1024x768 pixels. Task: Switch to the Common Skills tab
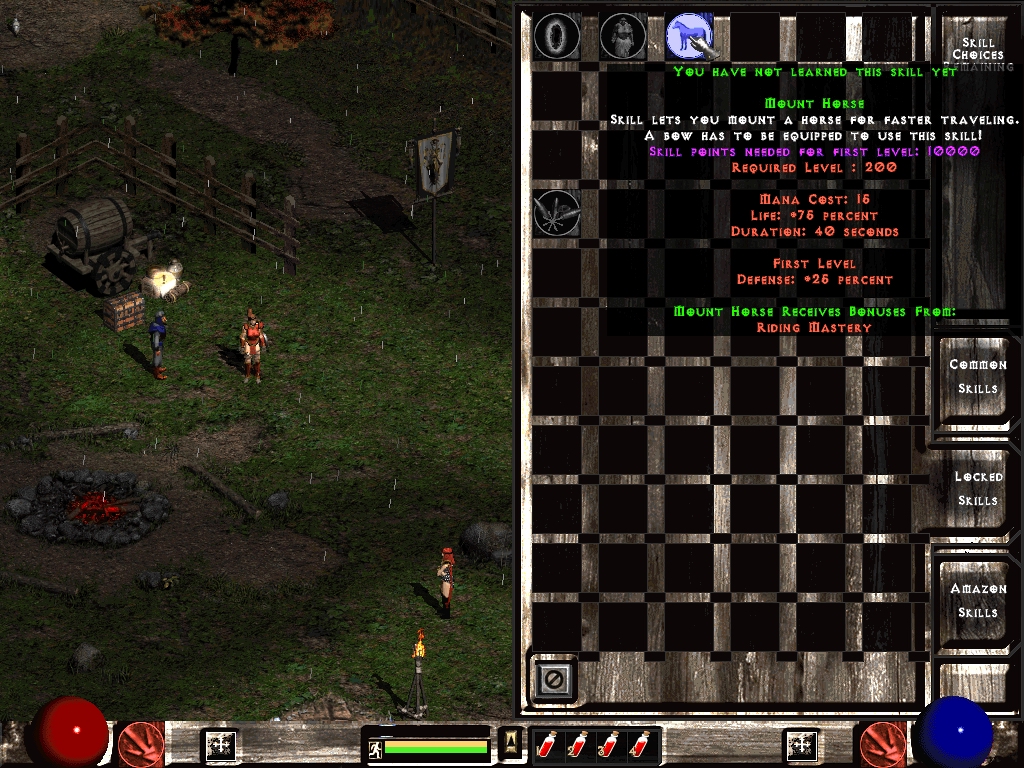coord(977,377)
